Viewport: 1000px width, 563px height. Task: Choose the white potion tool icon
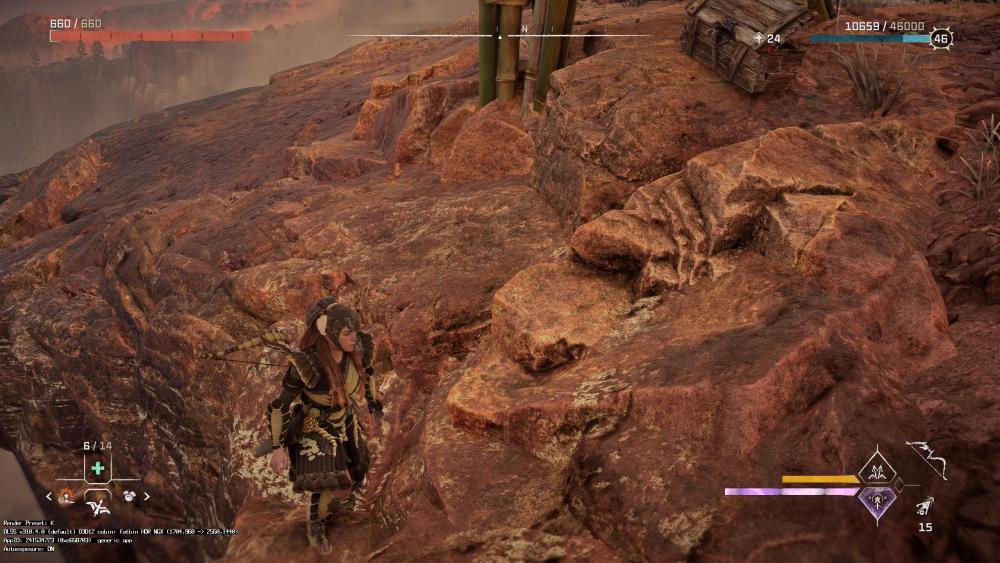129,495
